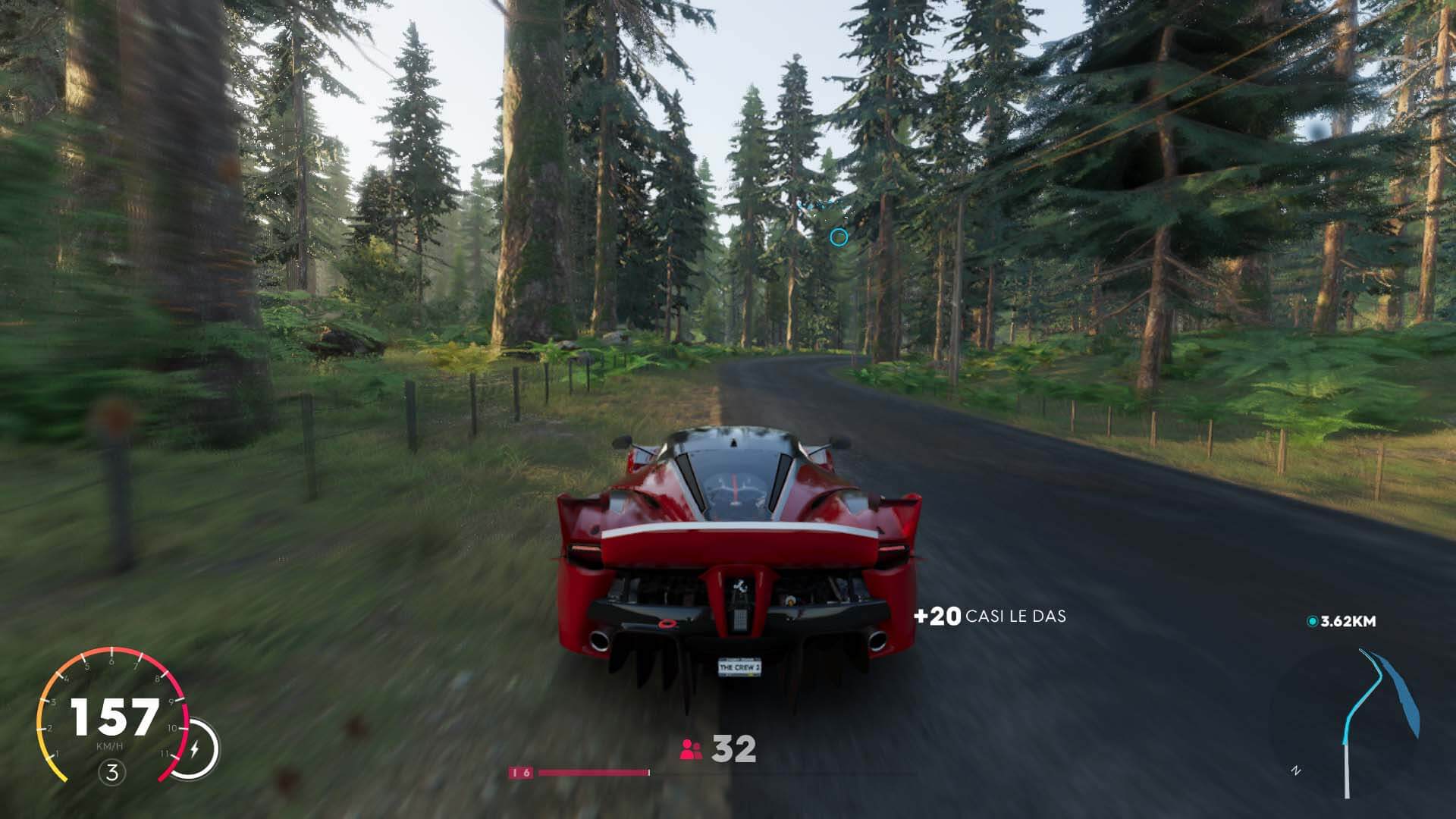1456x819 pixels.
Task: Click the followers icon above progress bar
Action: 691,750
